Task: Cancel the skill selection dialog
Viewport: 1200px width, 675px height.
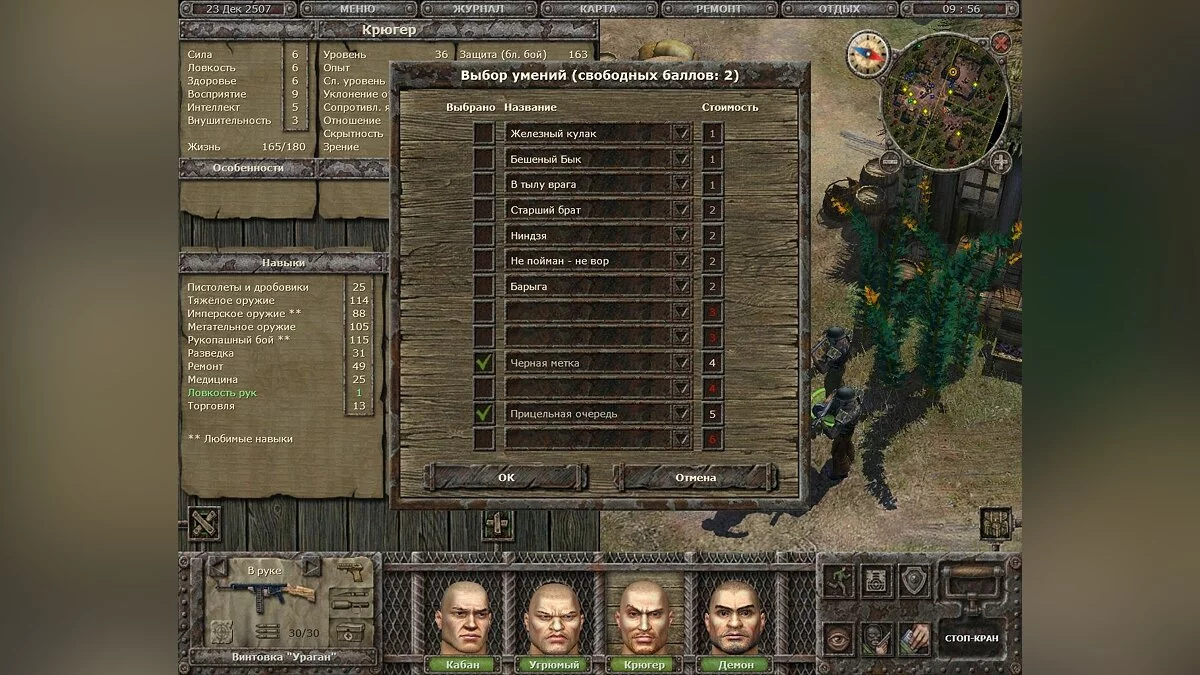Action: click(x=695, y=477)
